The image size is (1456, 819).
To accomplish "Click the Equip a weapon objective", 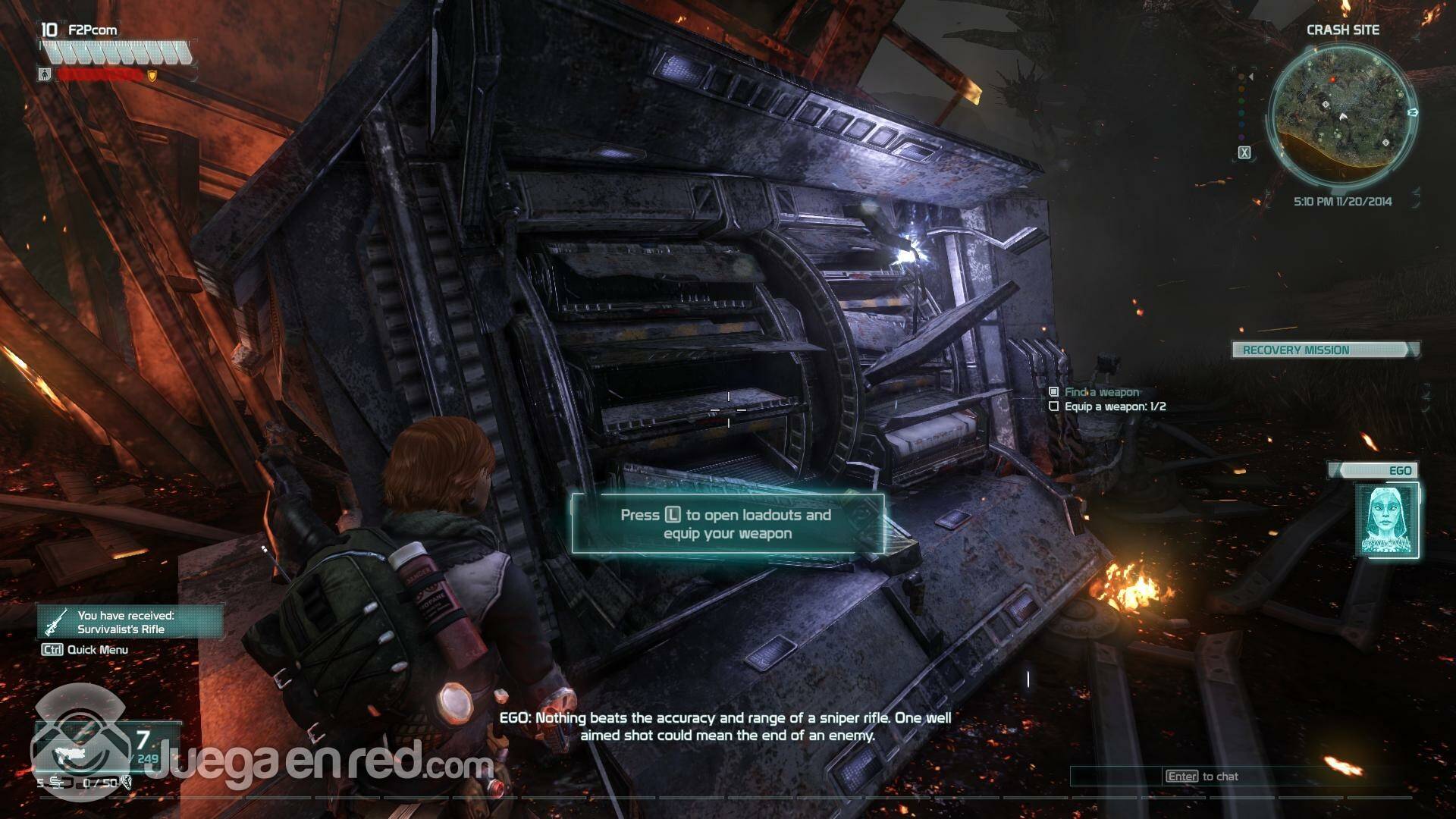I will point(1115,406).
